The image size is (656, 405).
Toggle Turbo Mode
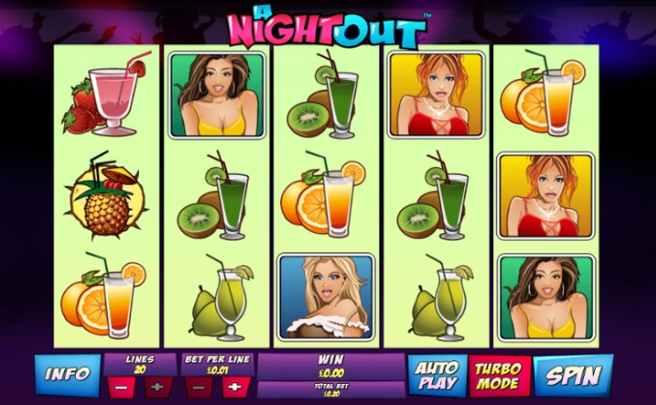coord(497,376)
